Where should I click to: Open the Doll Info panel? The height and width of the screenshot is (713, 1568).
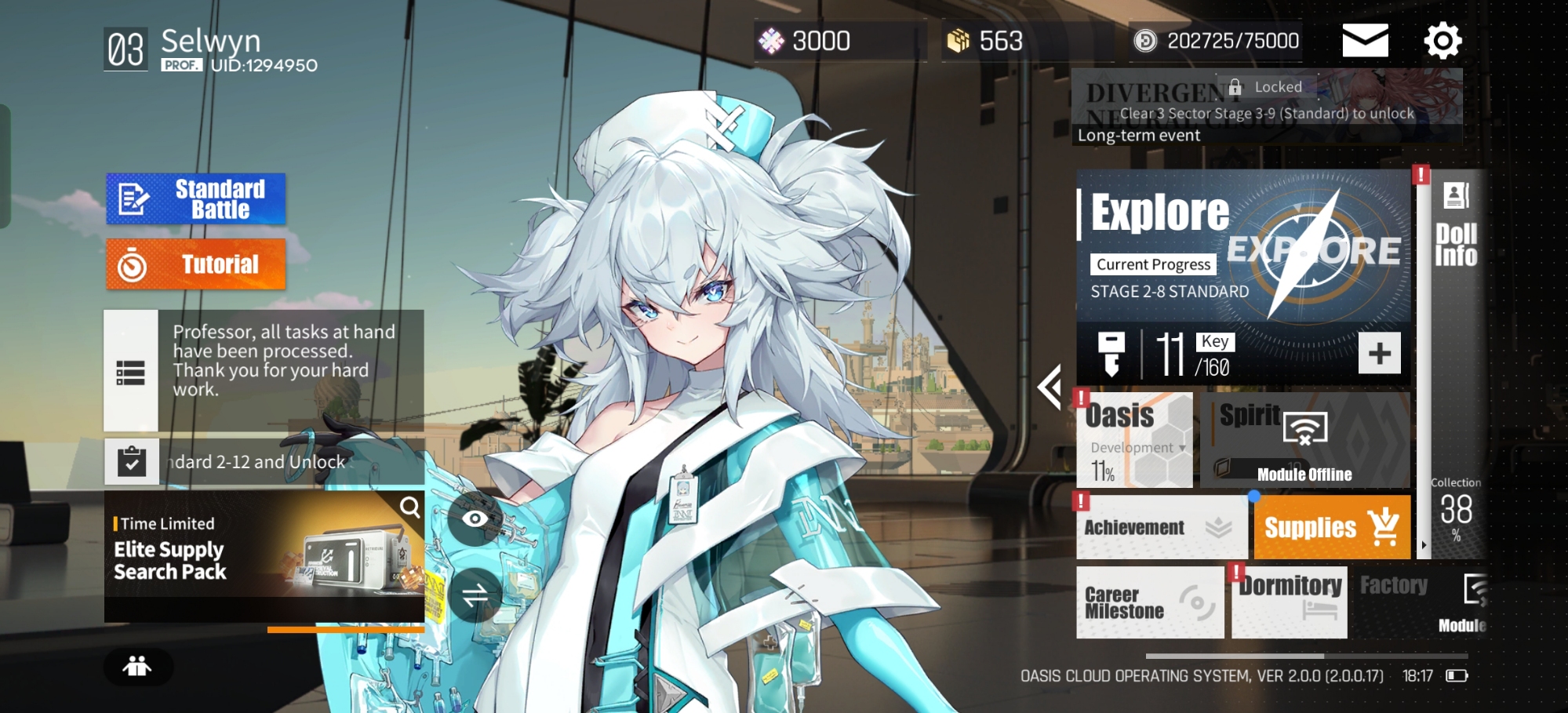(1456, 227)
